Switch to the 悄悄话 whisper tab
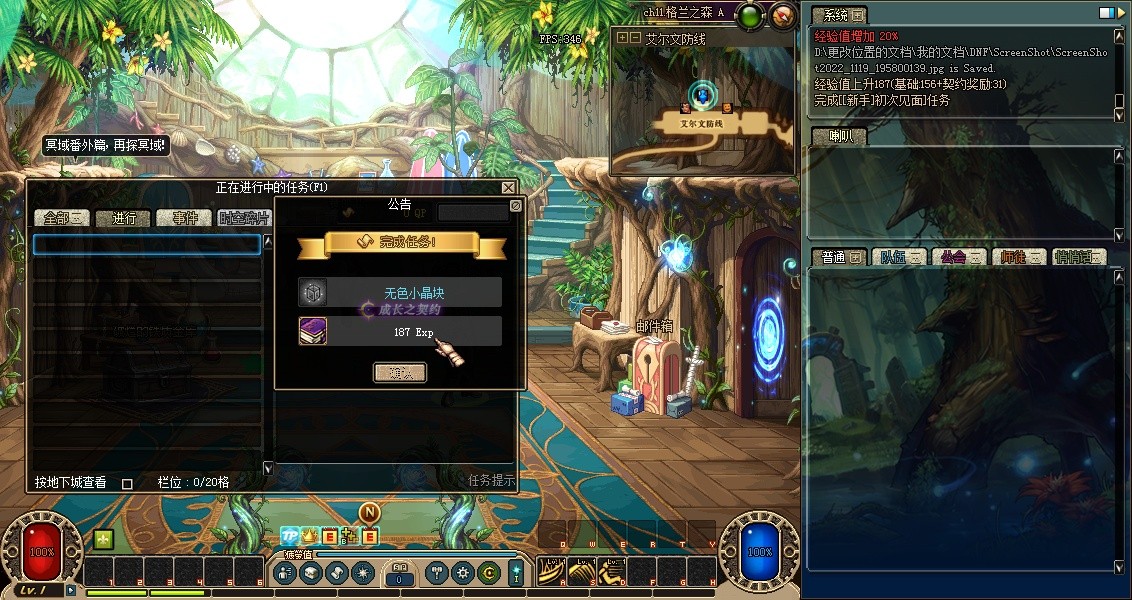1132x600 pixels. (x=1078, y=257)
